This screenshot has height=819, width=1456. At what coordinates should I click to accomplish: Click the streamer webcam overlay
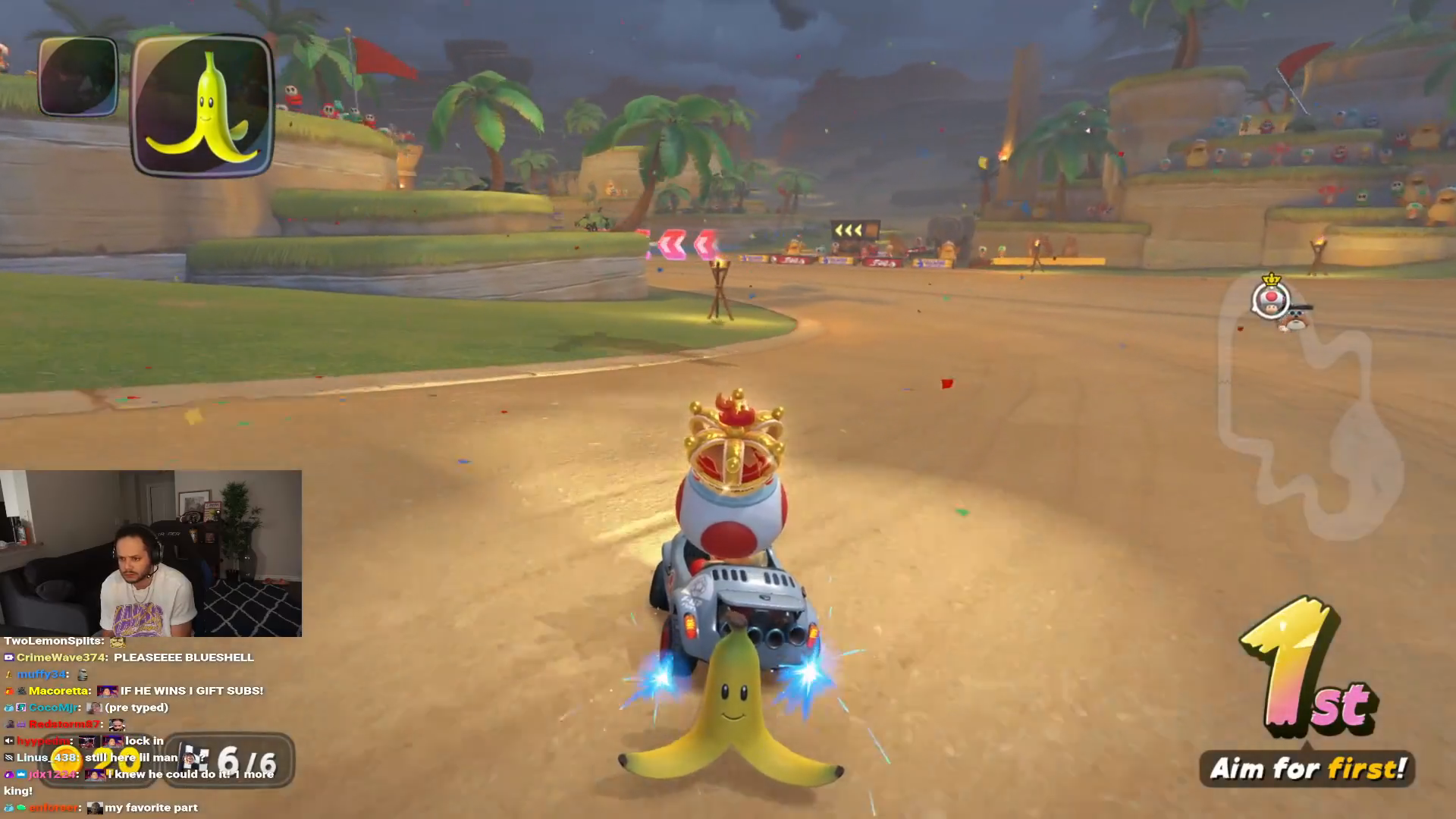point(151,553)
